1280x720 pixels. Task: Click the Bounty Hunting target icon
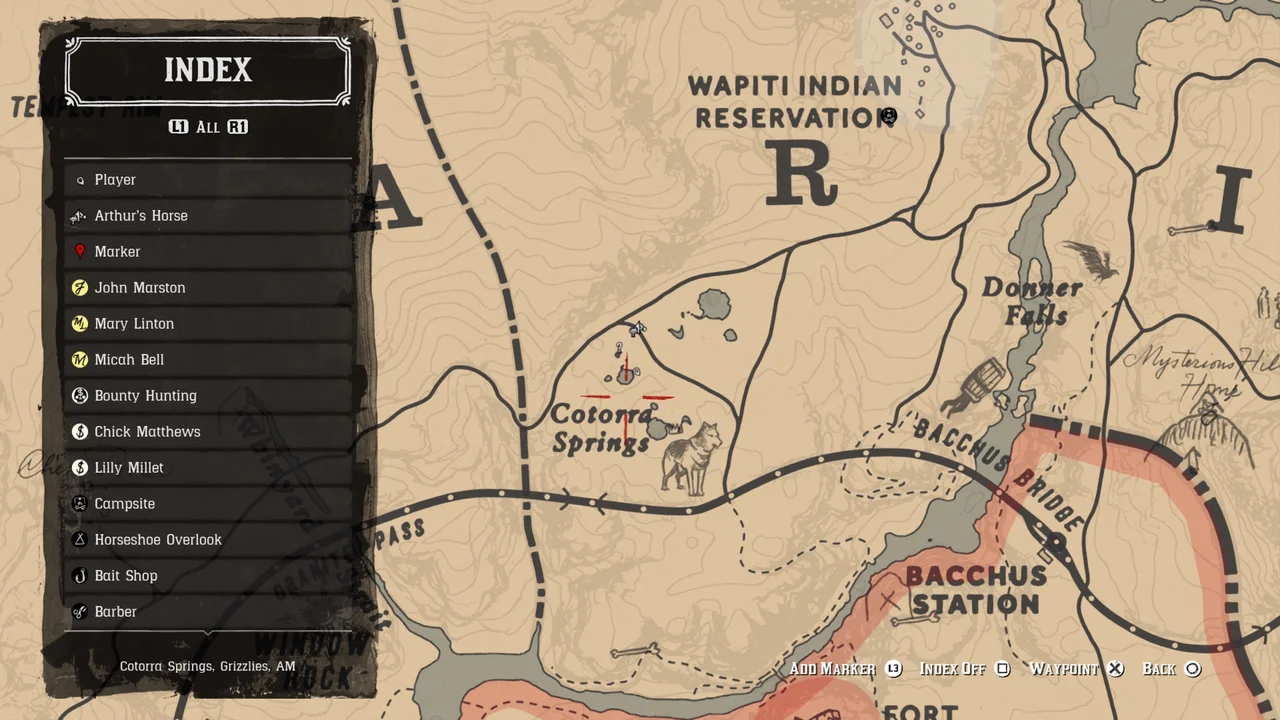point(80,395)
